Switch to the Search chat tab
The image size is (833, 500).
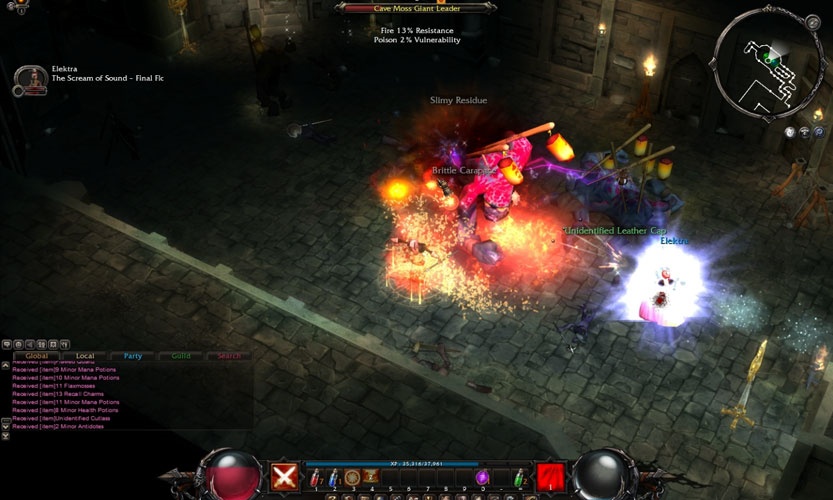click(x=229, y=355)
